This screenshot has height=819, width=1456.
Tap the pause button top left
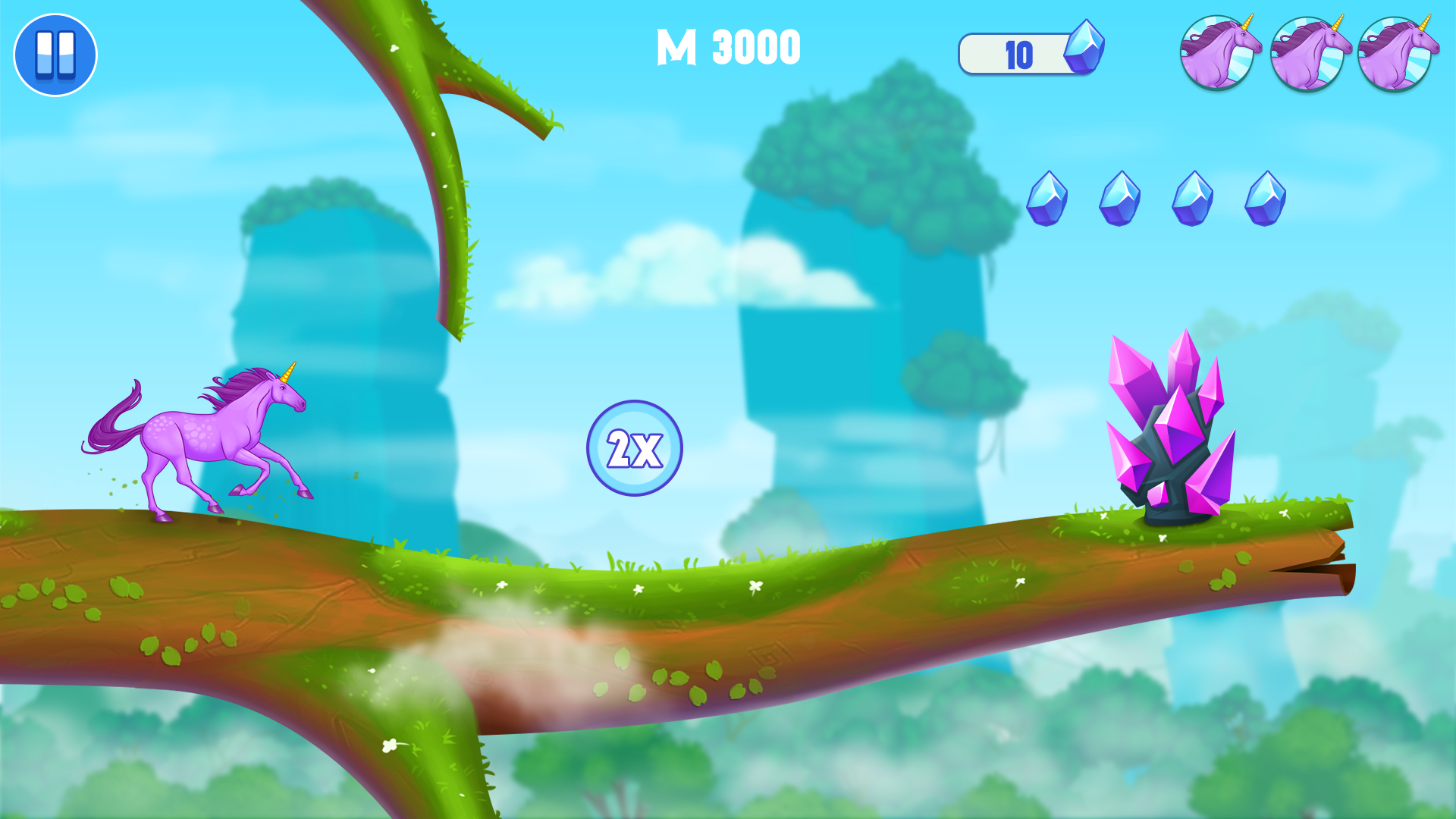[x=55, y=55]
